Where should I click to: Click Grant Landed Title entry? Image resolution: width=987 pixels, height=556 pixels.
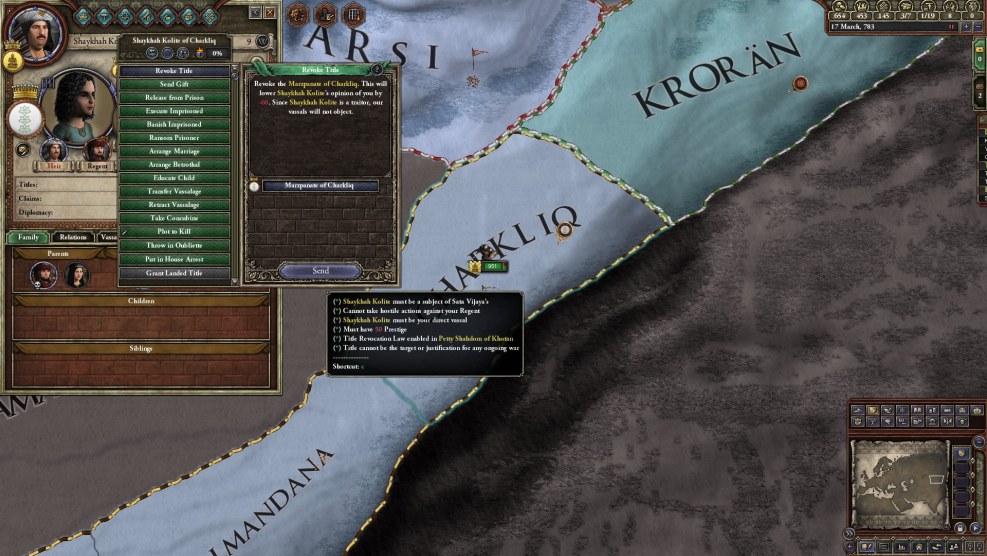coord(174,273)
